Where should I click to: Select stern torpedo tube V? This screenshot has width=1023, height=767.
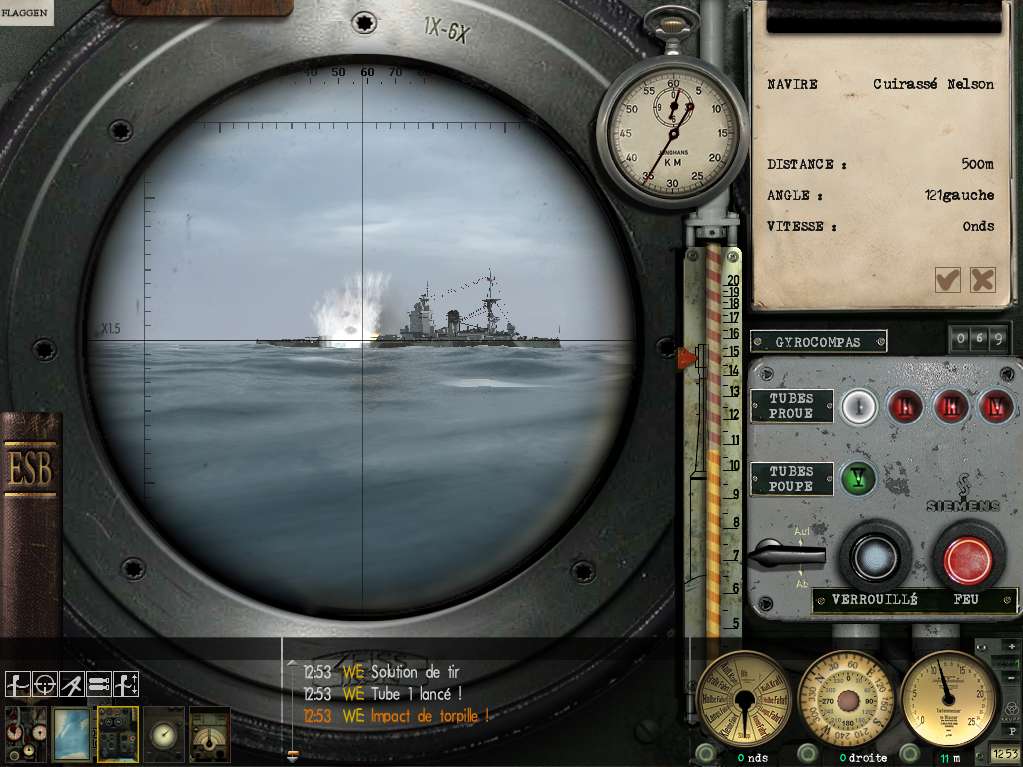tap(857, 478)
